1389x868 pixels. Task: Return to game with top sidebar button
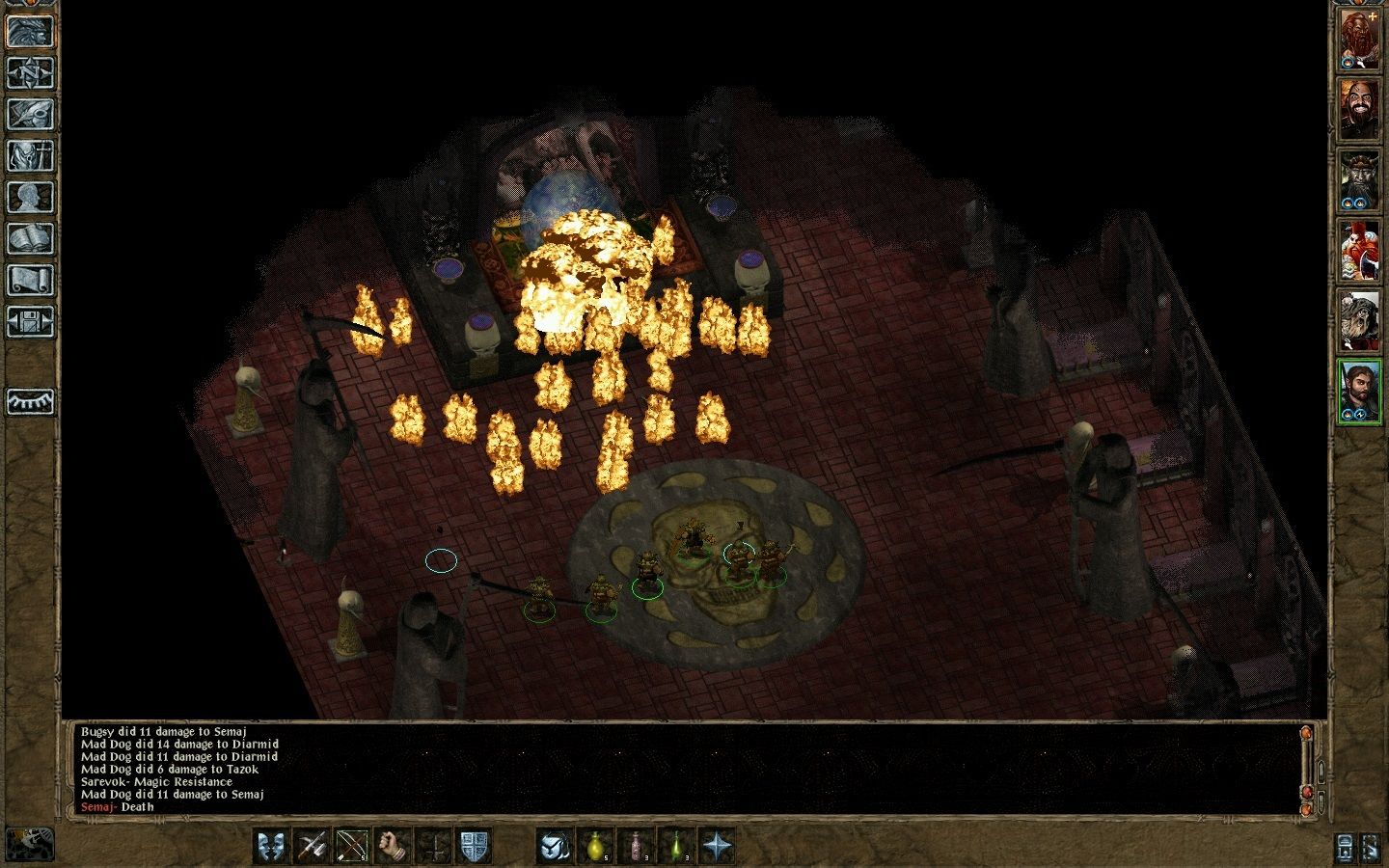[x=30, y=31]
